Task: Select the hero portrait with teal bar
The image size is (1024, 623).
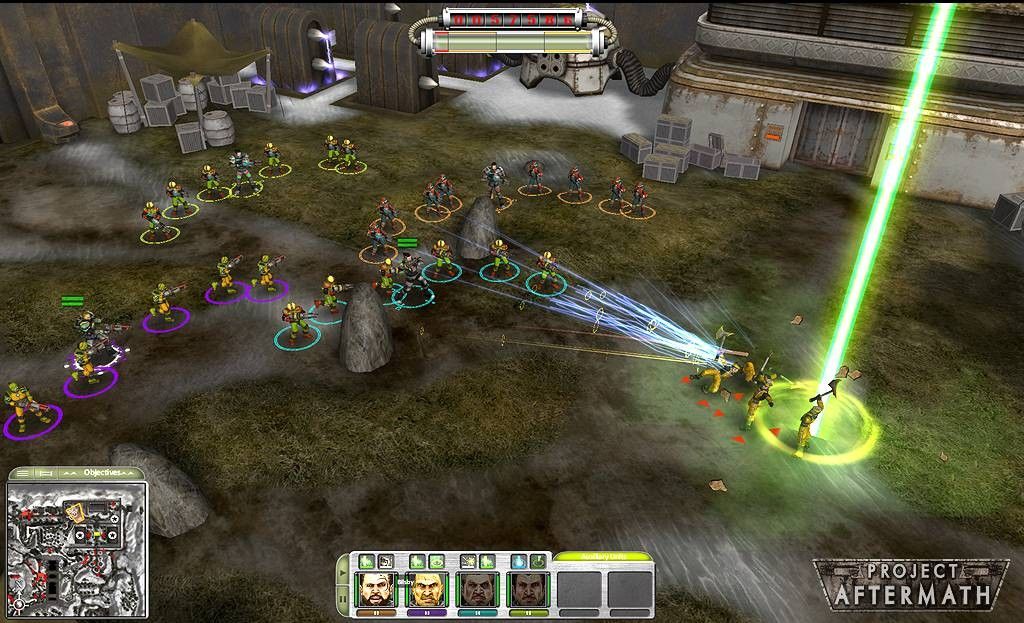Action: (x=475, y=589)
